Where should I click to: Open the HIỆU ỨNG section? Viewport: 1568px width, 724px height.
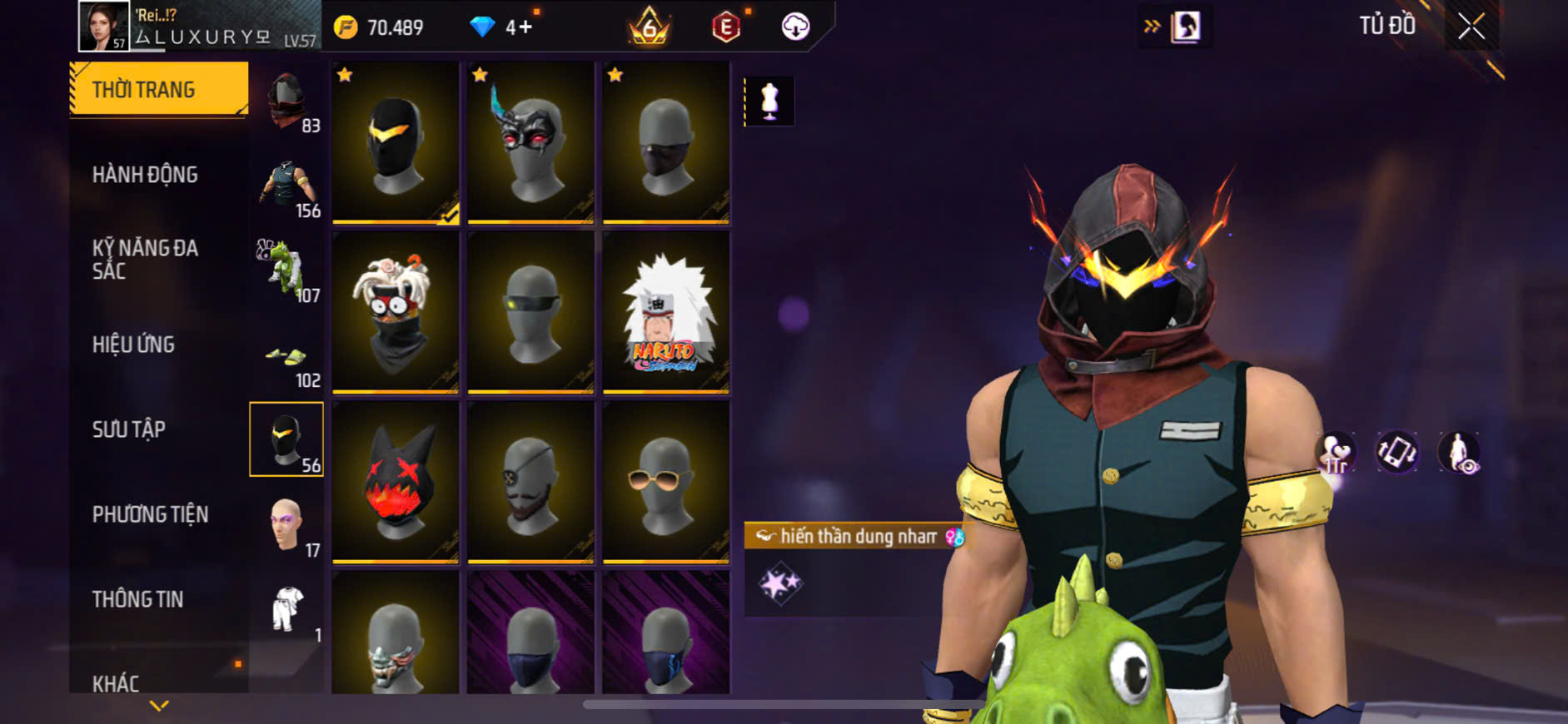(x=133, y=345)
